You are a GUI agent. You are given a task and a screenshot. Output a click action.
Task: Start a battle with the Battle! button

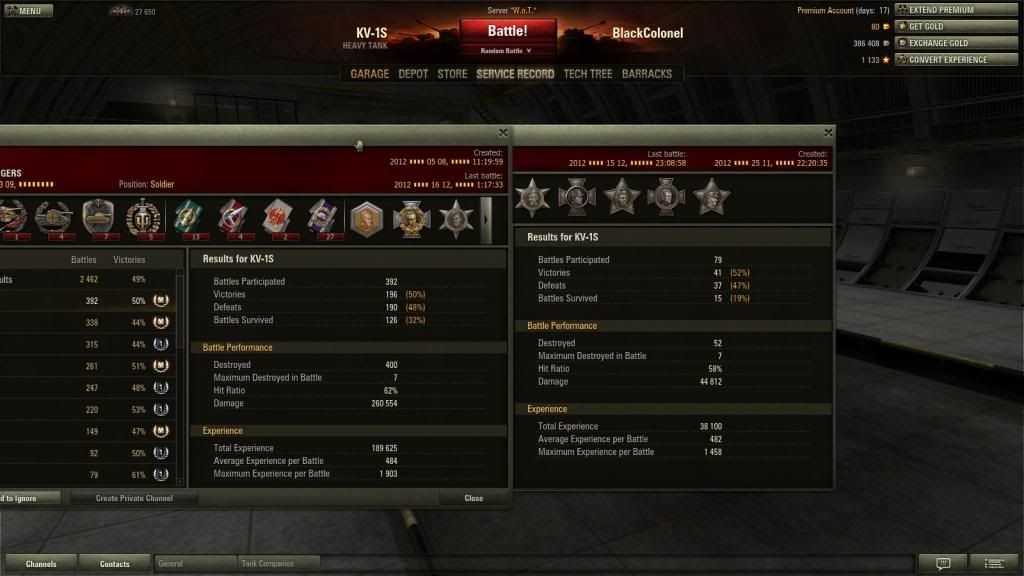pyautogui.click(x=507, y=31)
